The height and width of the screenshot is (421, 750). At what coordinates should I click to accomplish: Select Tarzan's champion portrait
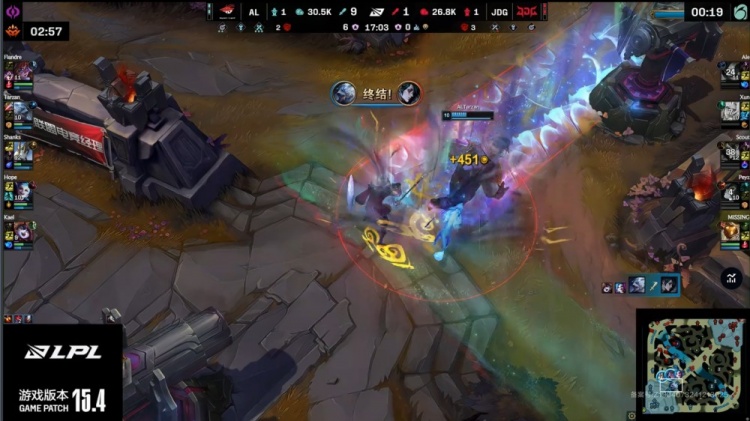(22, 113)
